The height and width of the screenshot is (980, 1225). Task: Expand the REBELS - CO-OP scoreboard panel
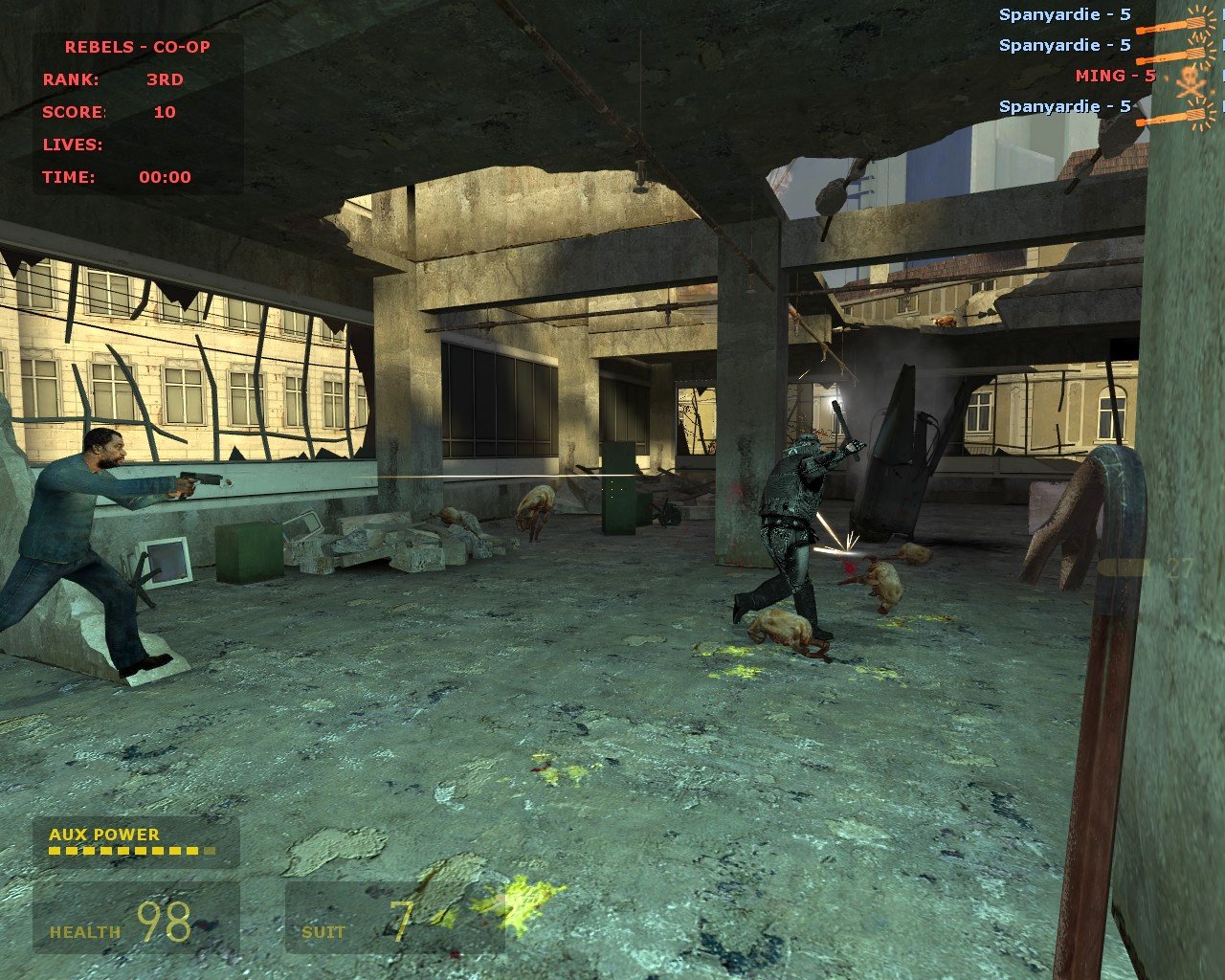pos(138,46)
